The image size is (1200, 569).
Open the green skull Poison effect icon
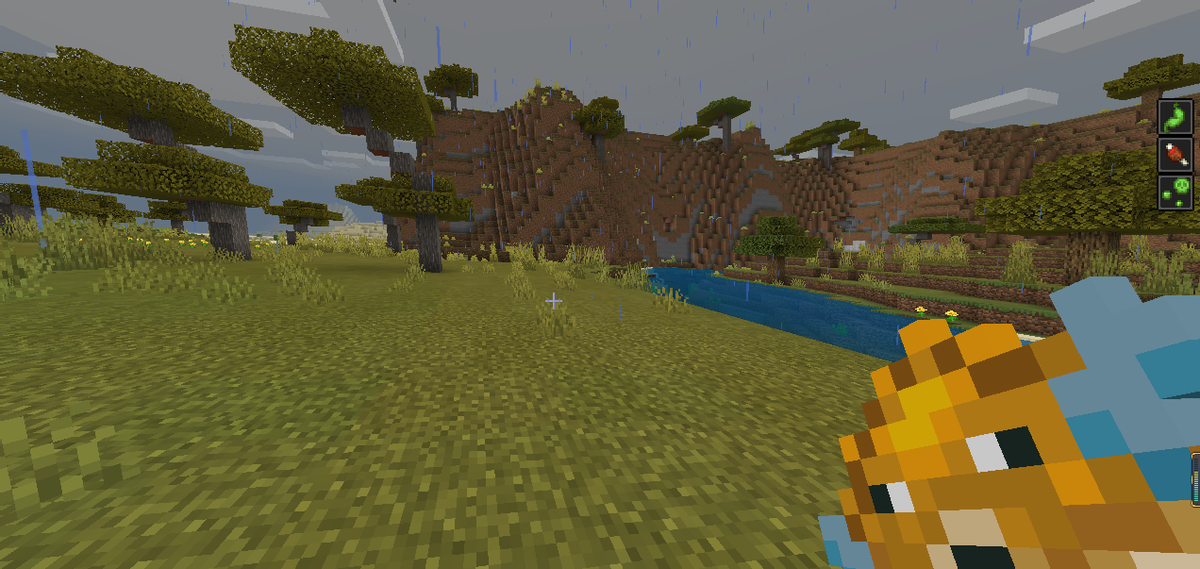1176,191
